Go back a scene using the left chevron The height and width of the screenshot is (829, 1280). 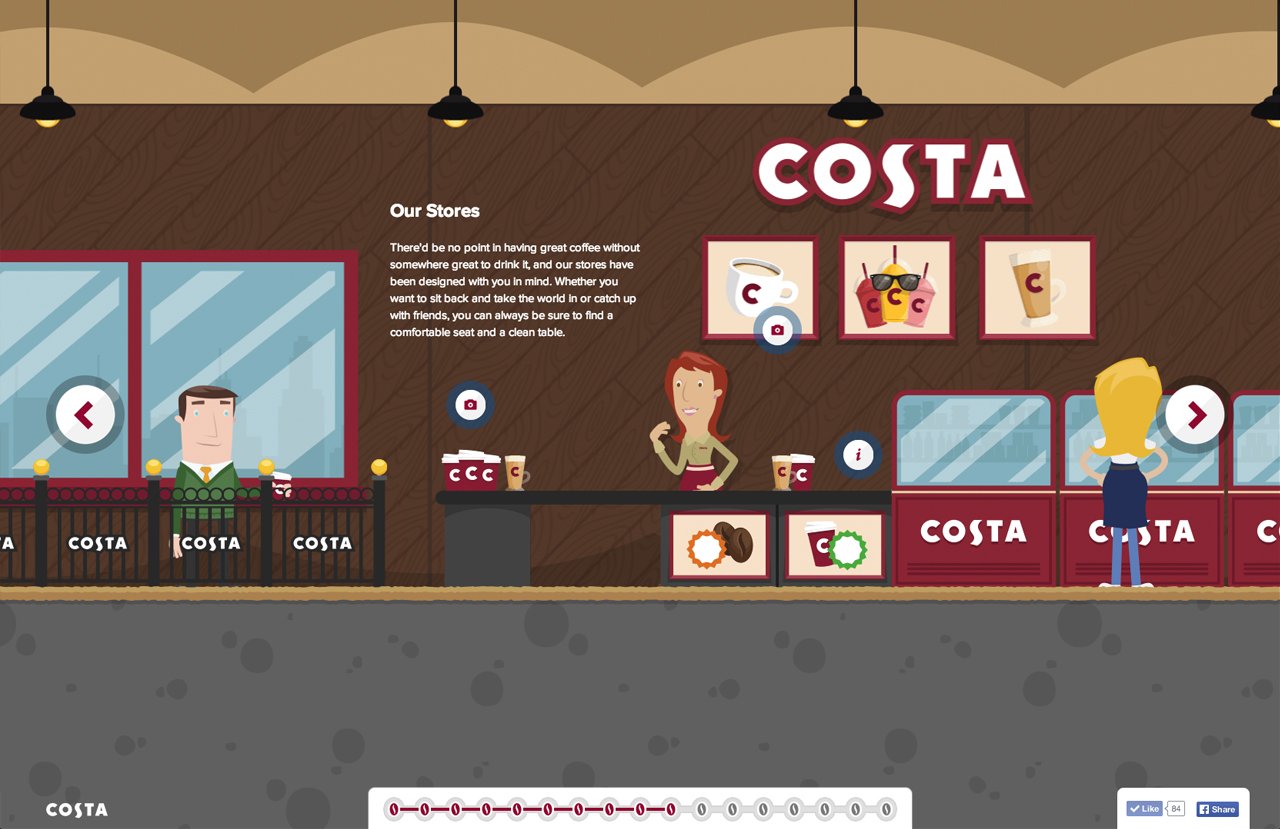(85, 414)
